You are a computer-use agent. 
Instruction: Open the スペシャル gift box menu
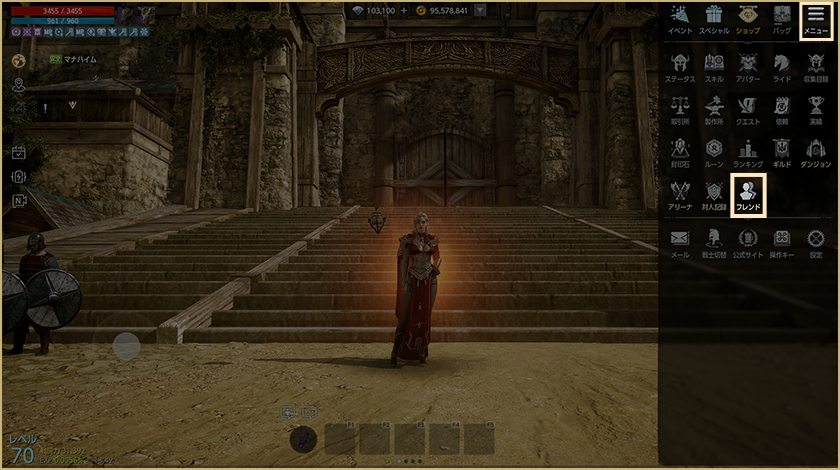tap(714, 19)
